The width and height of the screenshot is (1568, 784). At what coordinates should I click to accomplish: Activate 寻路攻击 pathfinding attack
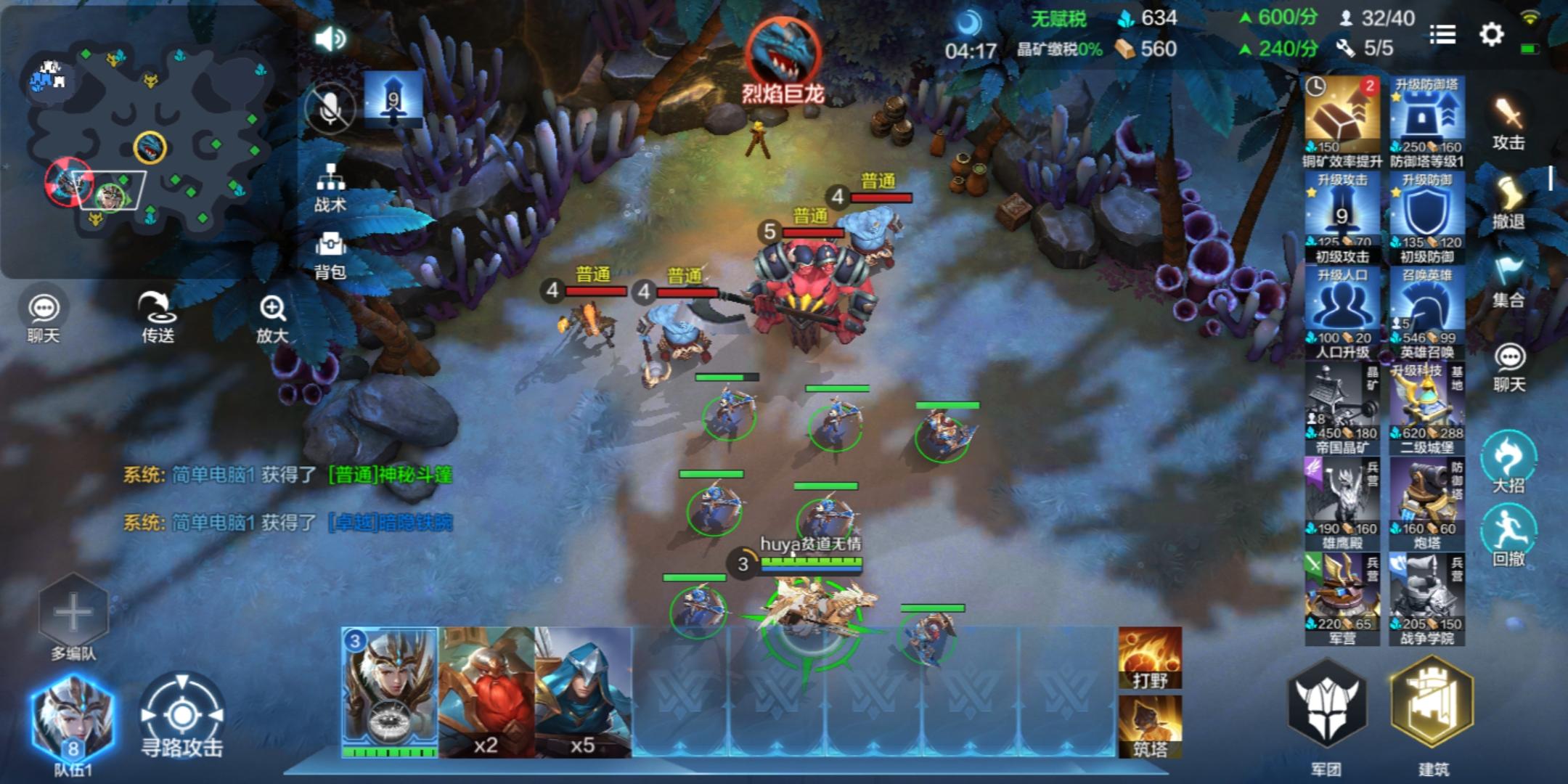pyautogui.click(x=181, y=717)
